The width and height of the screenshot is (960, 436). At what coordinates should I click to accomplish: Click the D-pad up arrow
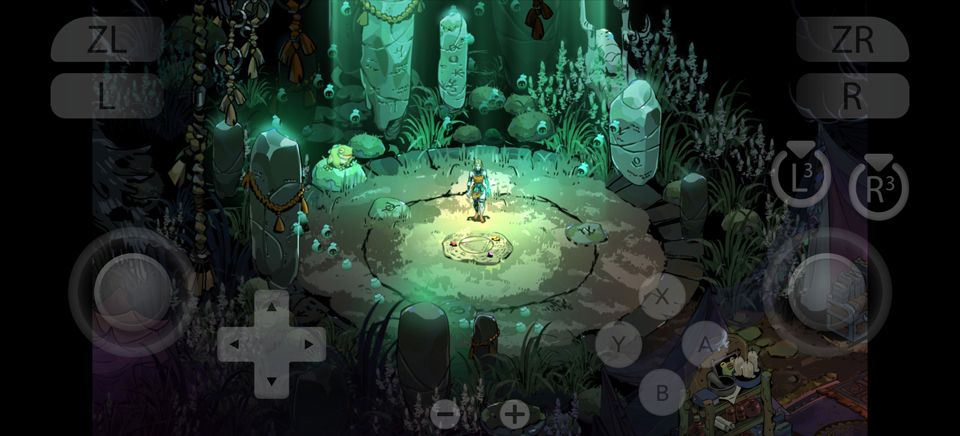[x=271, y=308]
